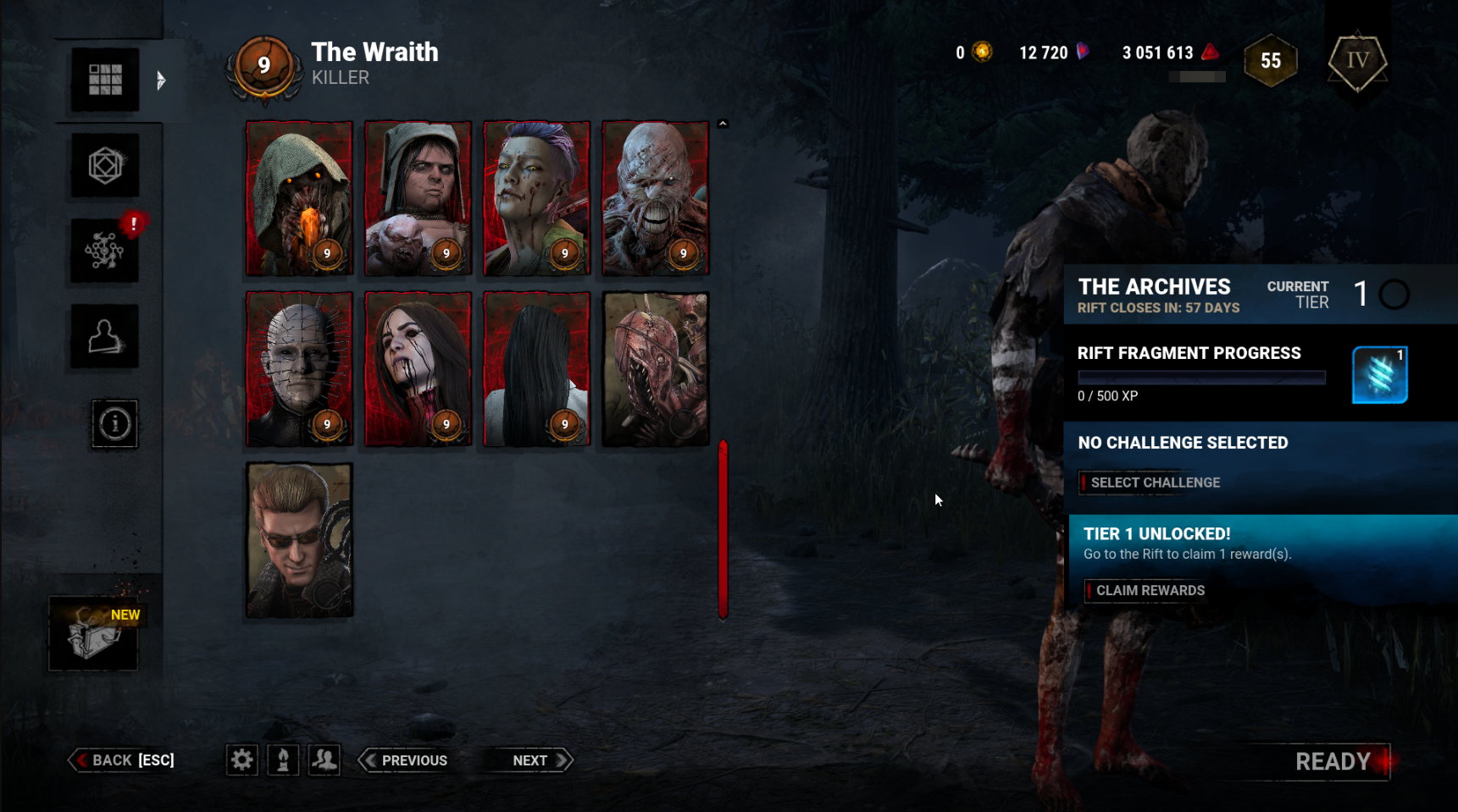This screenshot has width=1458, height=812.
Task: Open settings via the gear icon
Action: pyautogui.click(x=241, y=760)
